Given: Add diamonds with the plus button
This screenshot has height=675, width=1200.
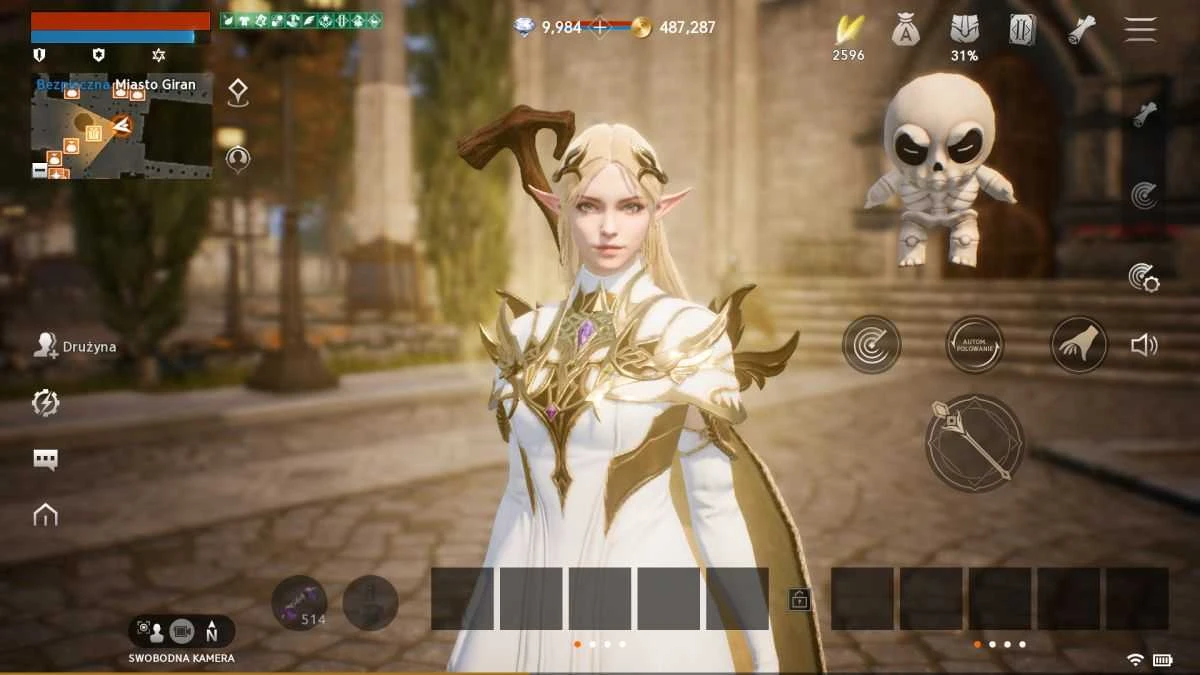Looking at the screenshot, I should (x=600, y=28).
